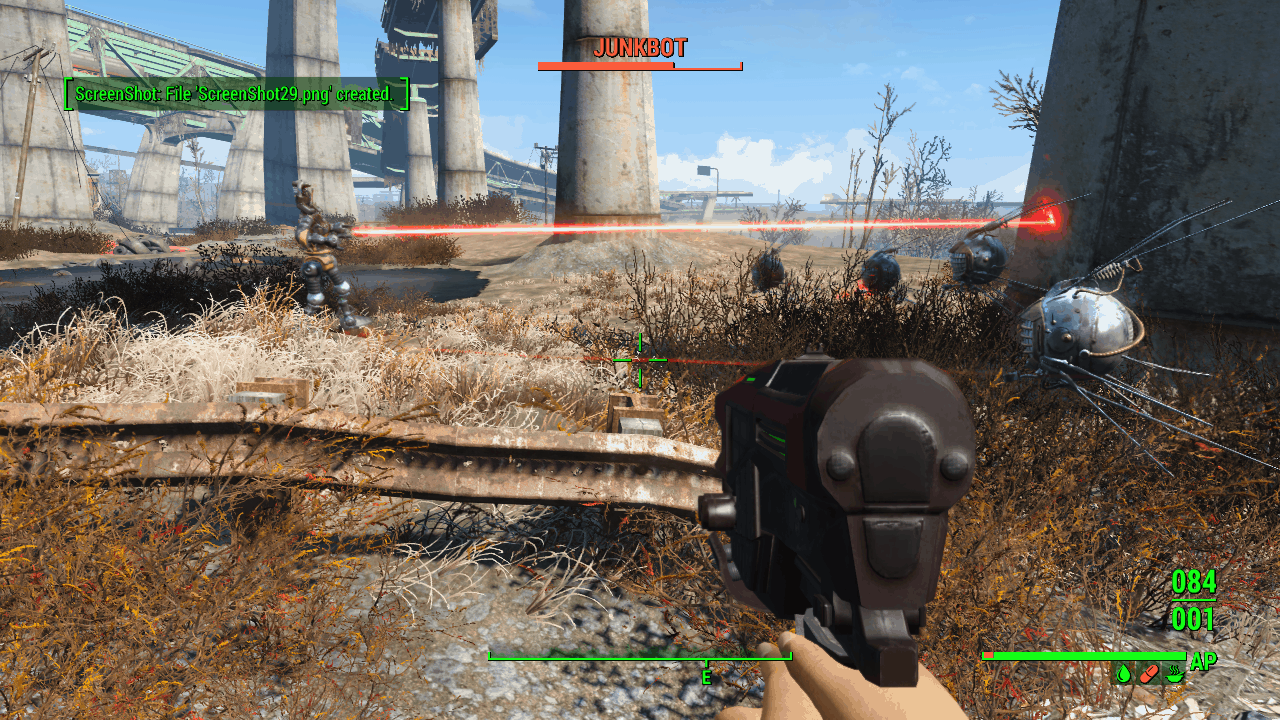Click the compass bar showing E

(640, 657)
